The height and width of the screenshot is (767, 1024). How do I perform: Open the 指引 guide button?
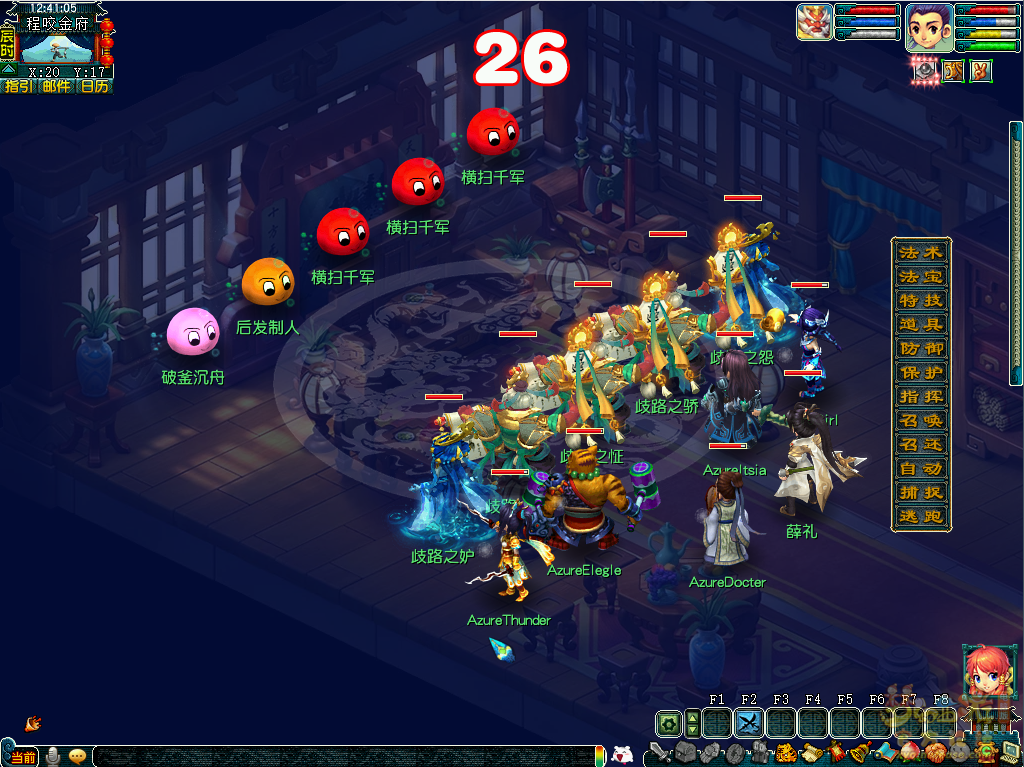coord(18,87)
